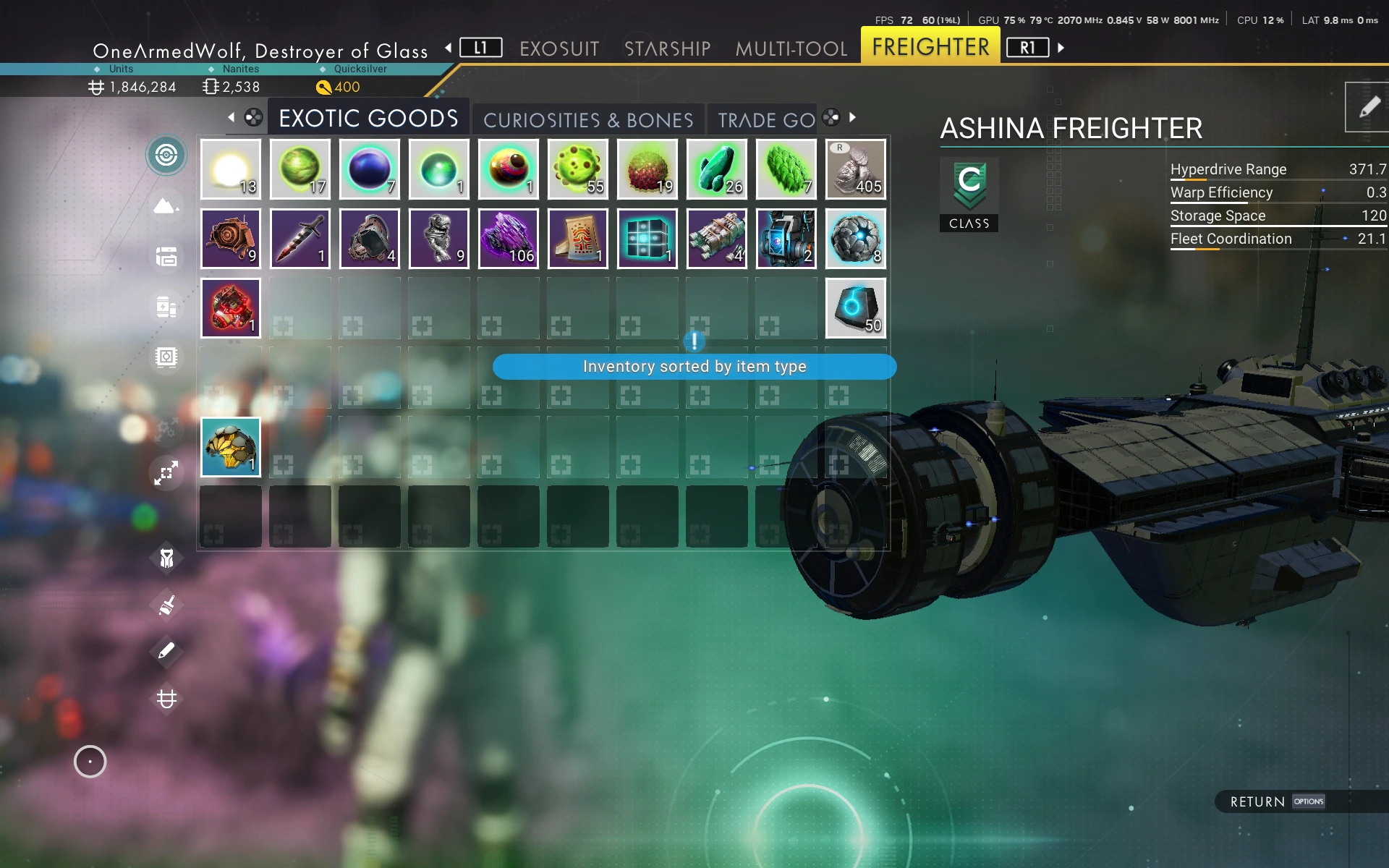Open the Trade Goods category tab
This screenshot has height=868, width=1389.
[x=766, y=120]
